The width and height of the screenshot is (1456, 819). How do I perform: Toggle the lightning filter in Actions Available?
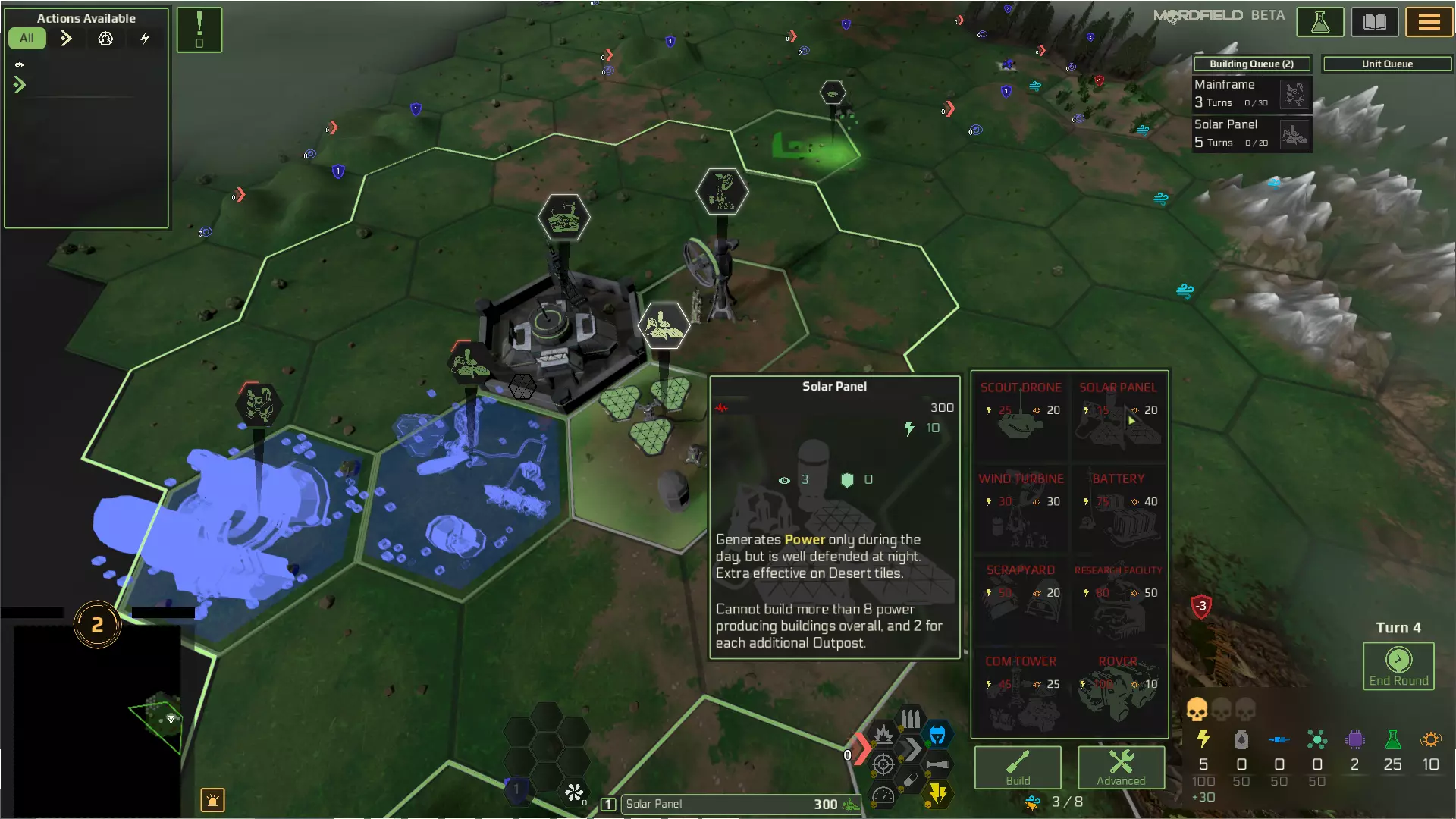pos(146,38)
